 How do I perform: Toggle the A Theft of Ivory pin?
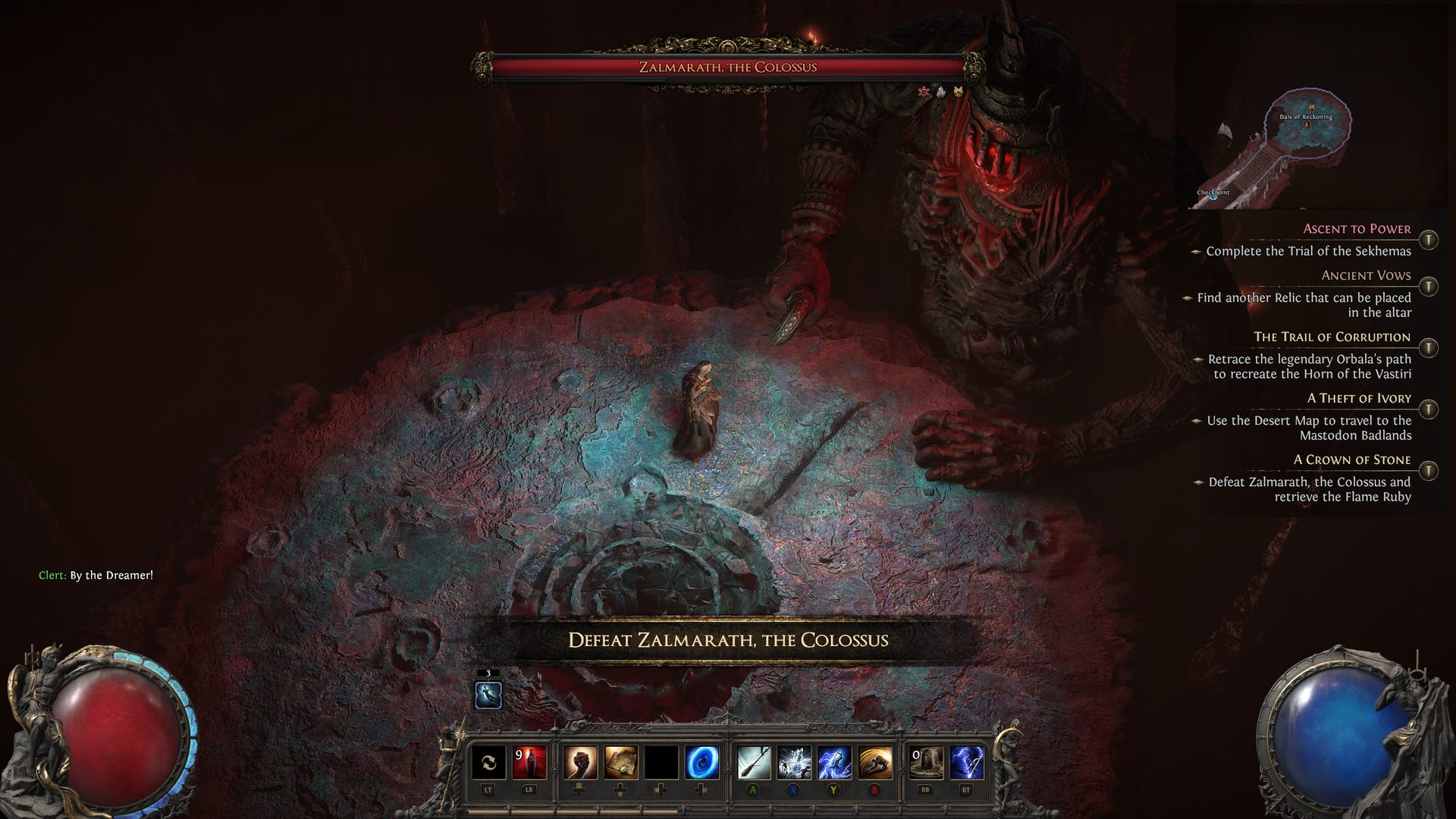[x=1428, y=409]
